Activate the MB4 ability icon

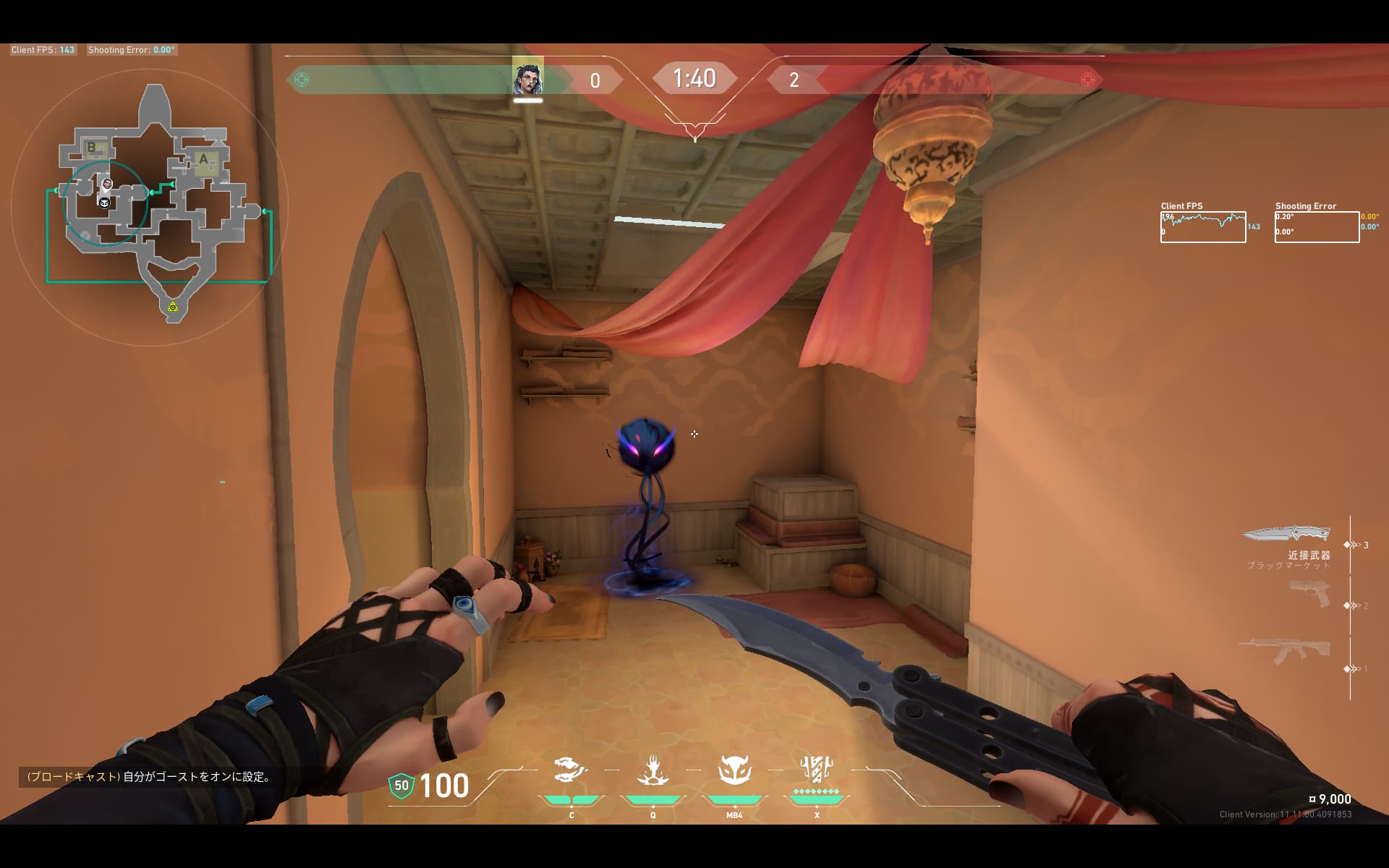point(734,771)
